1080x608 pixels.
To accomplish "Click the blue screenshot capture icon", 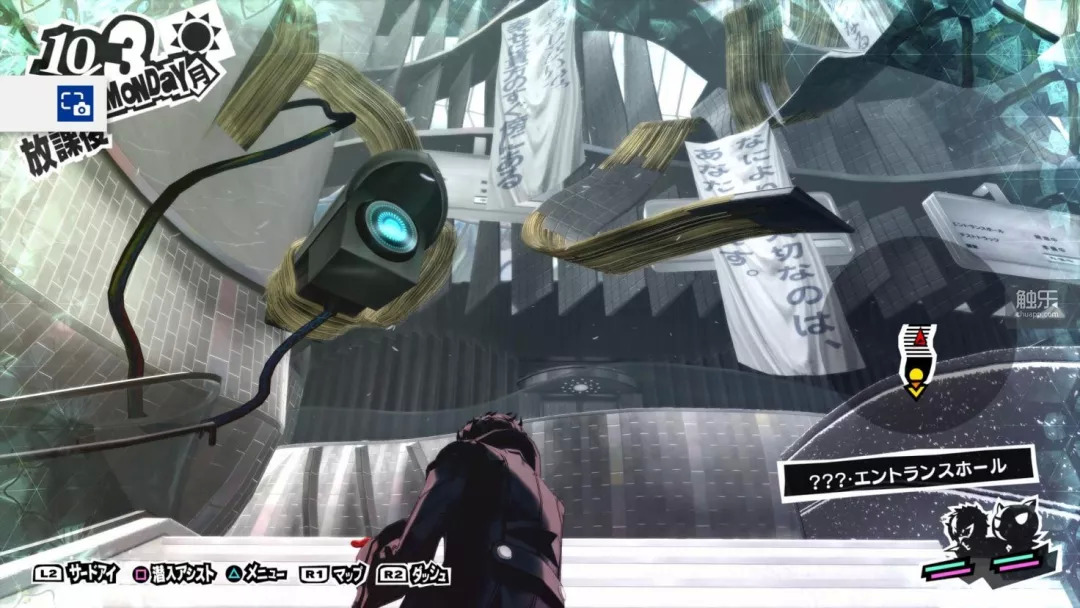I will 73,102.
